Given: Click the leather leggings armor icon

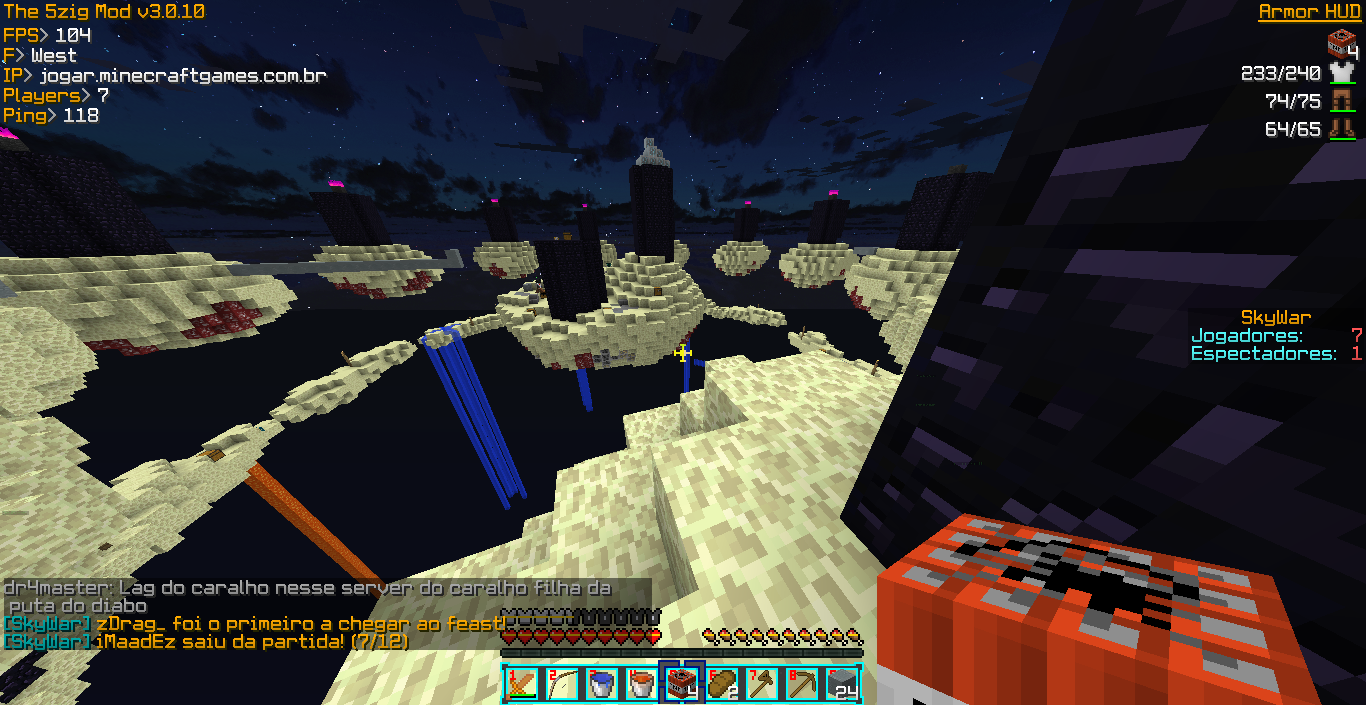Looking at the screenshot, I should coord(1341,101).
